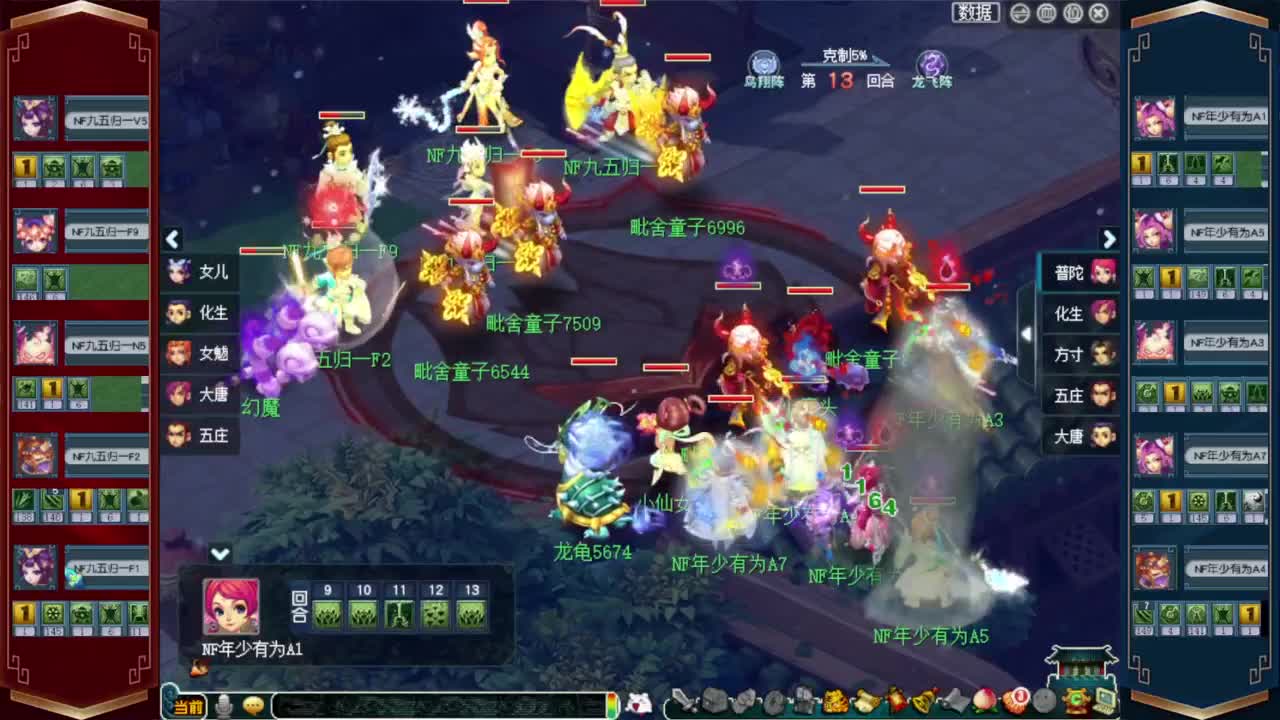This screenshot has height=720, width=1280.
Task: Toggle the grid circle button near the top-right
Action: pyautogui.click(x=1045, y=13)
